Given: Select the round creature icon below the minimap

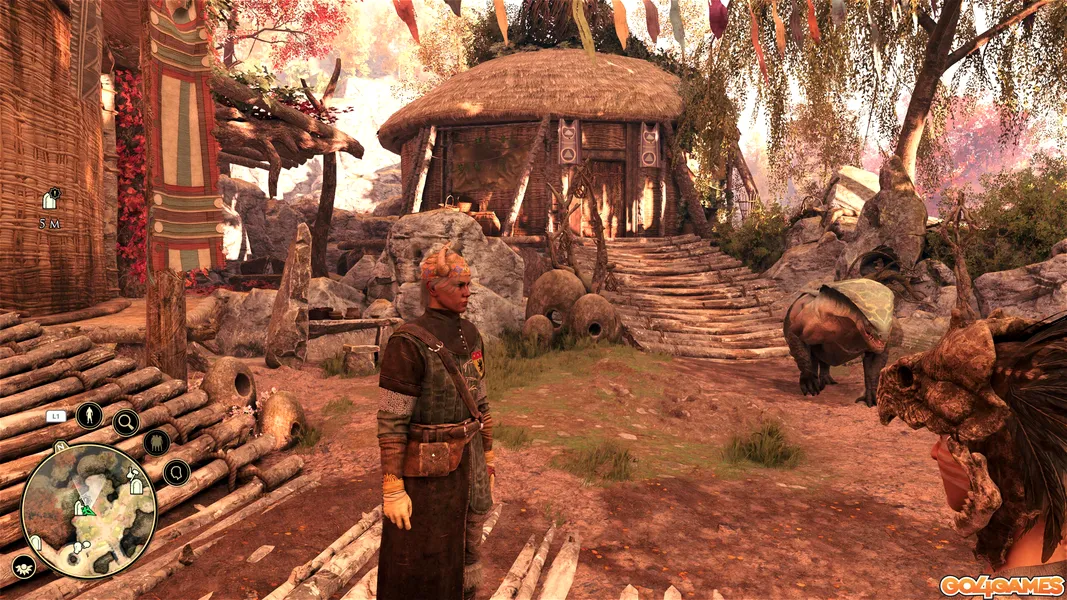Looking at the screenshot, I should click(25, 568).
